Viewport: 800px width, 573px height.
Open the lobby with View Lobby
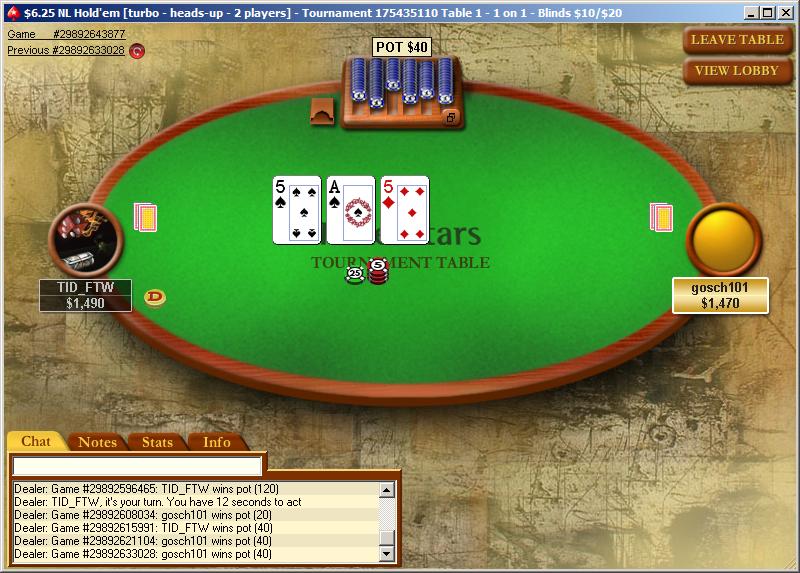737,71
